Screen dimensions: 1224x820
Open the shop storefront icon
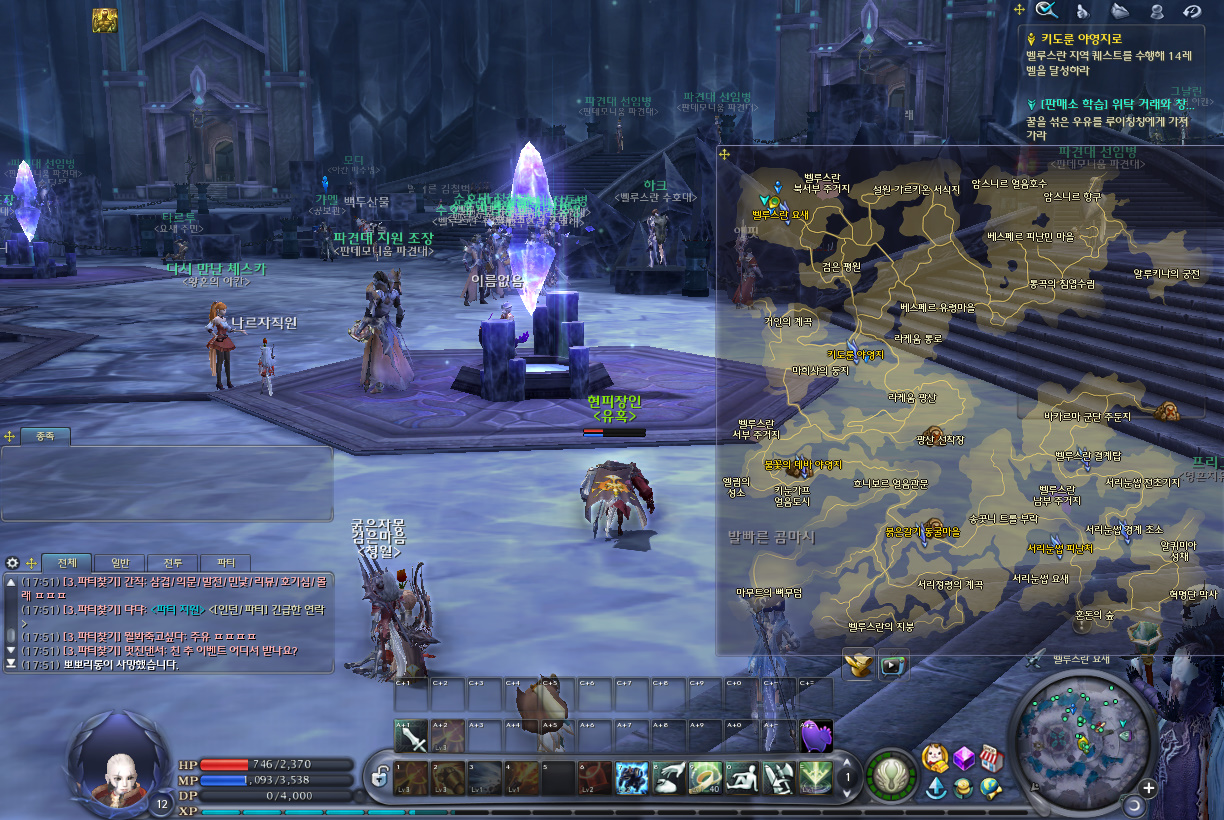click(990, 757)
